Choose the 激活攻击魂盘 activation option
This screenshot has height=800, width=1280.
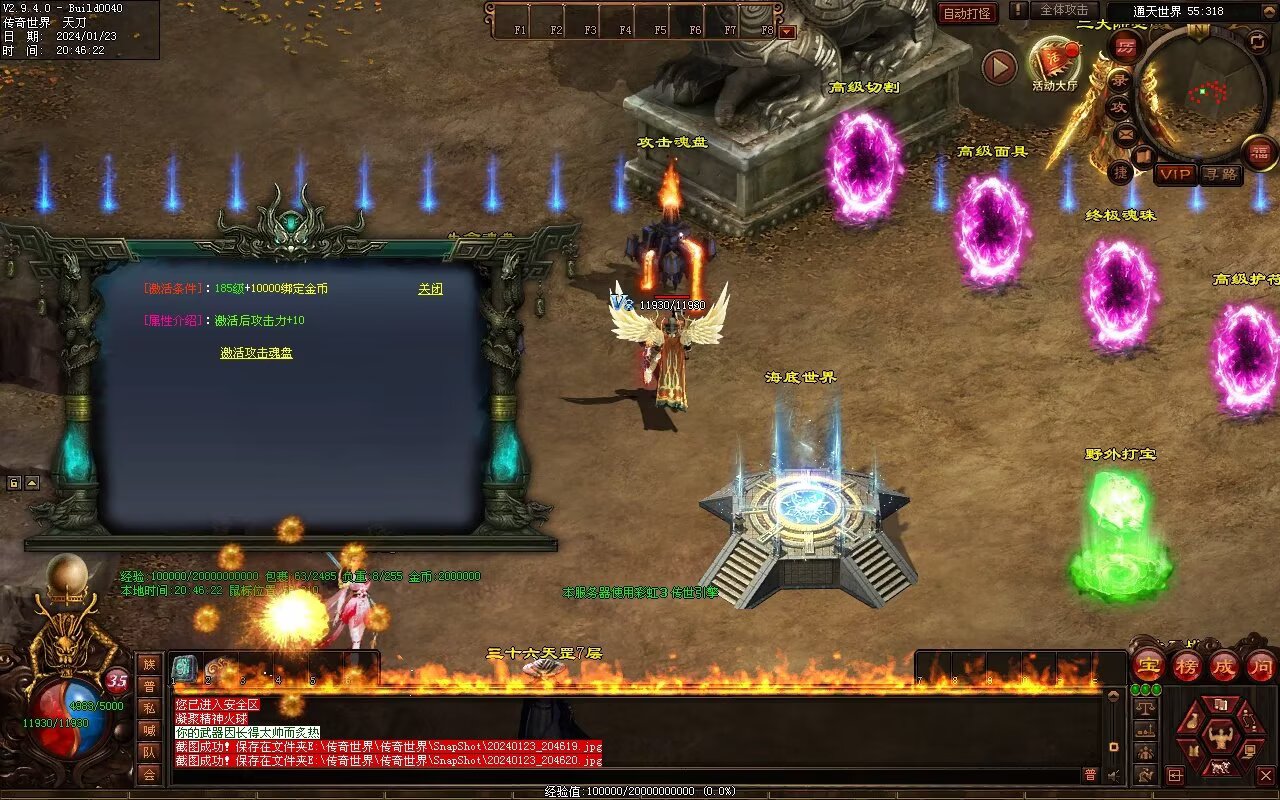[x=256, y=353]
